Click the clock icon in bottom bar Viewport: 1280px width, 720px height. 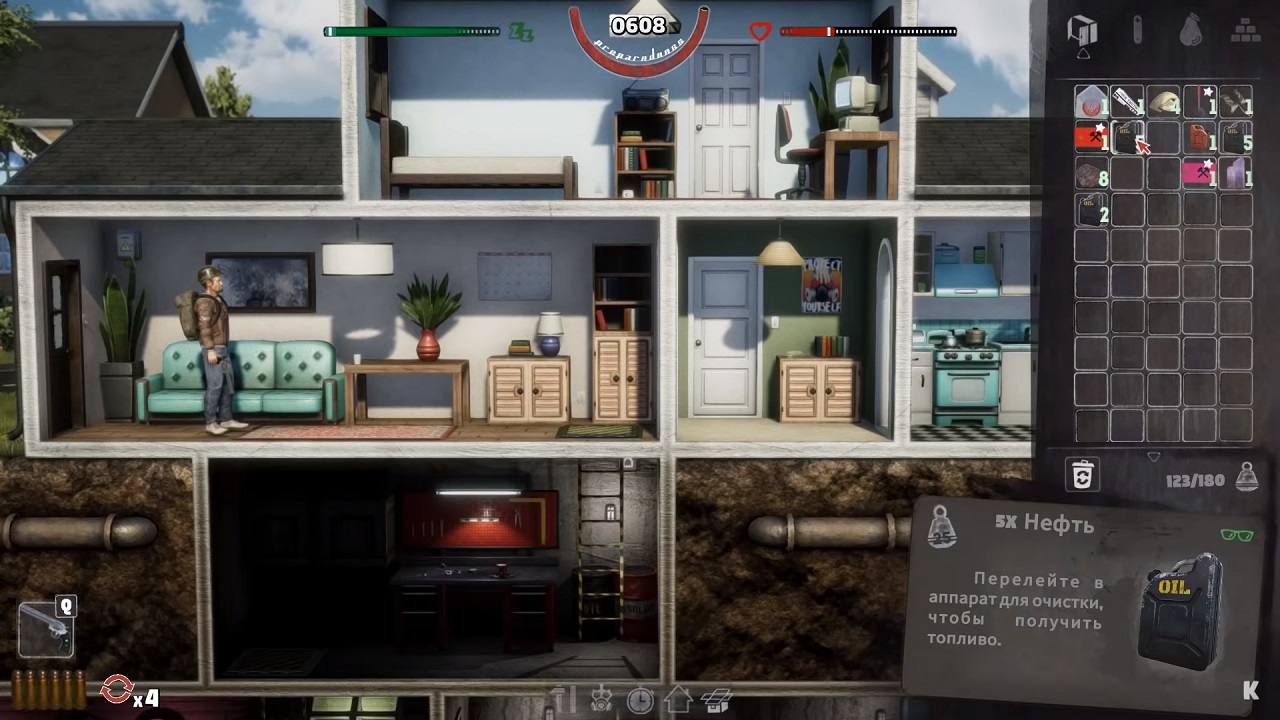point(640,700)
